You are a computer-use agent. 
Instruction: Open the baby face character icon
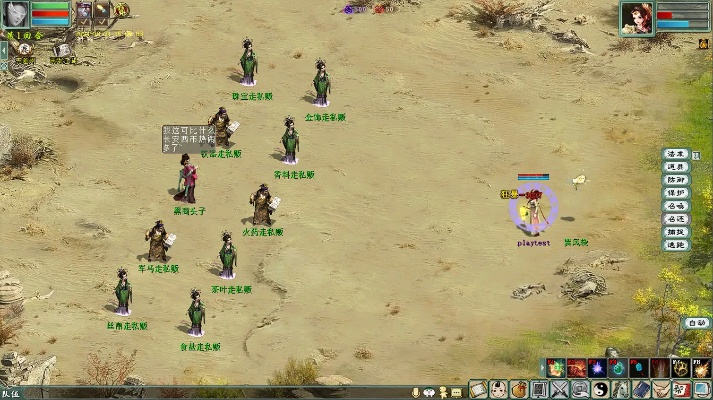[x=498, y=389]
